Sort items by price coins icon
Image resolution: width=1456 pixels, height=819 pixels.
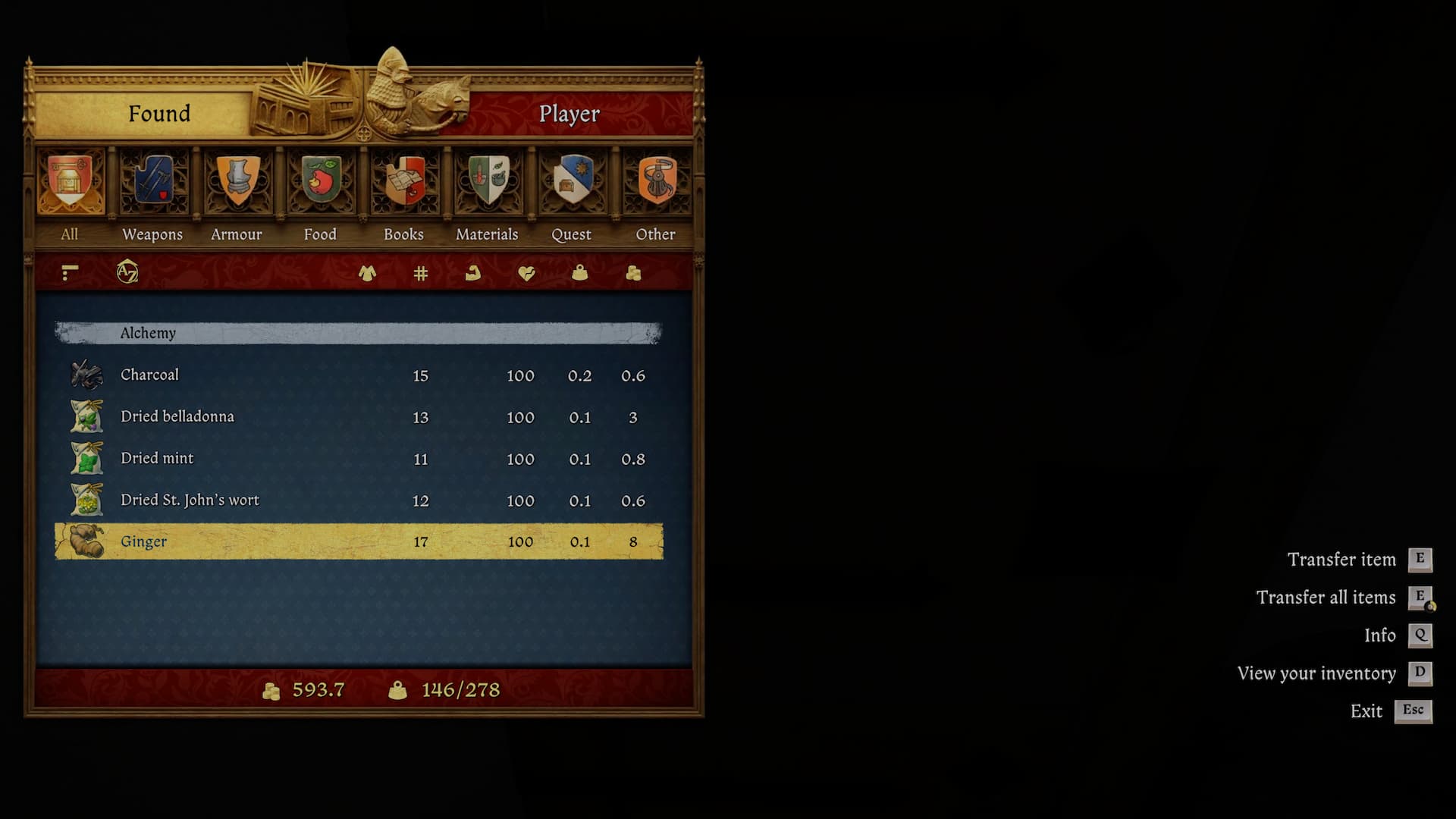(633, 273)
